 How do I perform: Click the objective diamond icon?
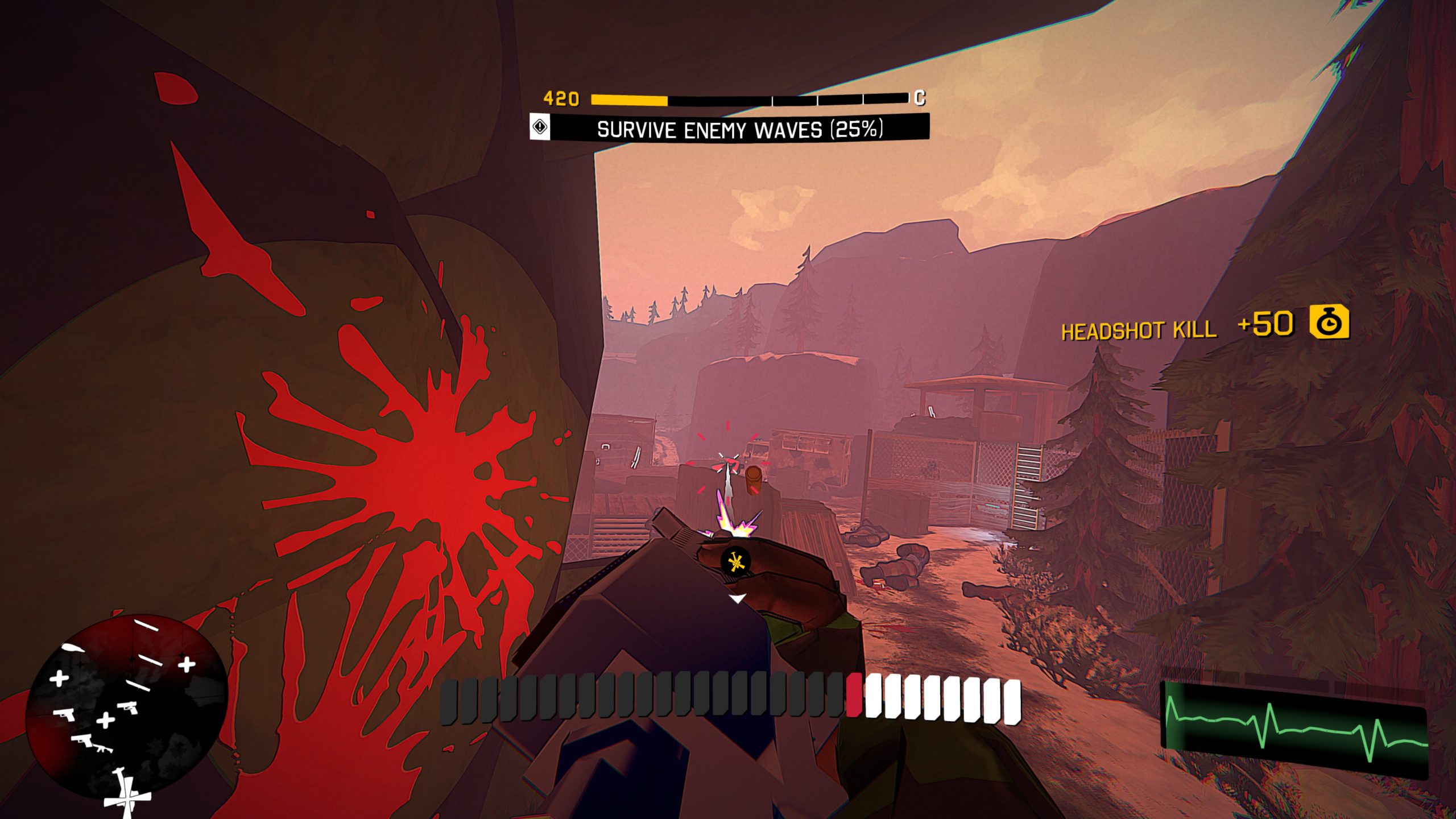(x=540, y=127)
